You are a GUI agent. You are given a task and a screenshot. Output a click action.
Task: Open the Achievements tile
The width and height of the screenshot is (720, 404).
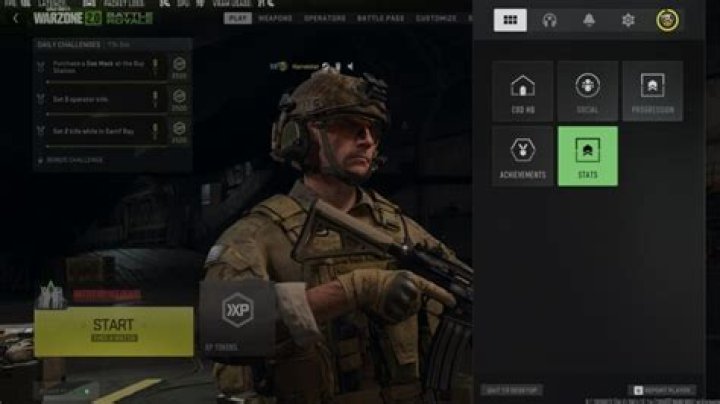pos(522,156)
